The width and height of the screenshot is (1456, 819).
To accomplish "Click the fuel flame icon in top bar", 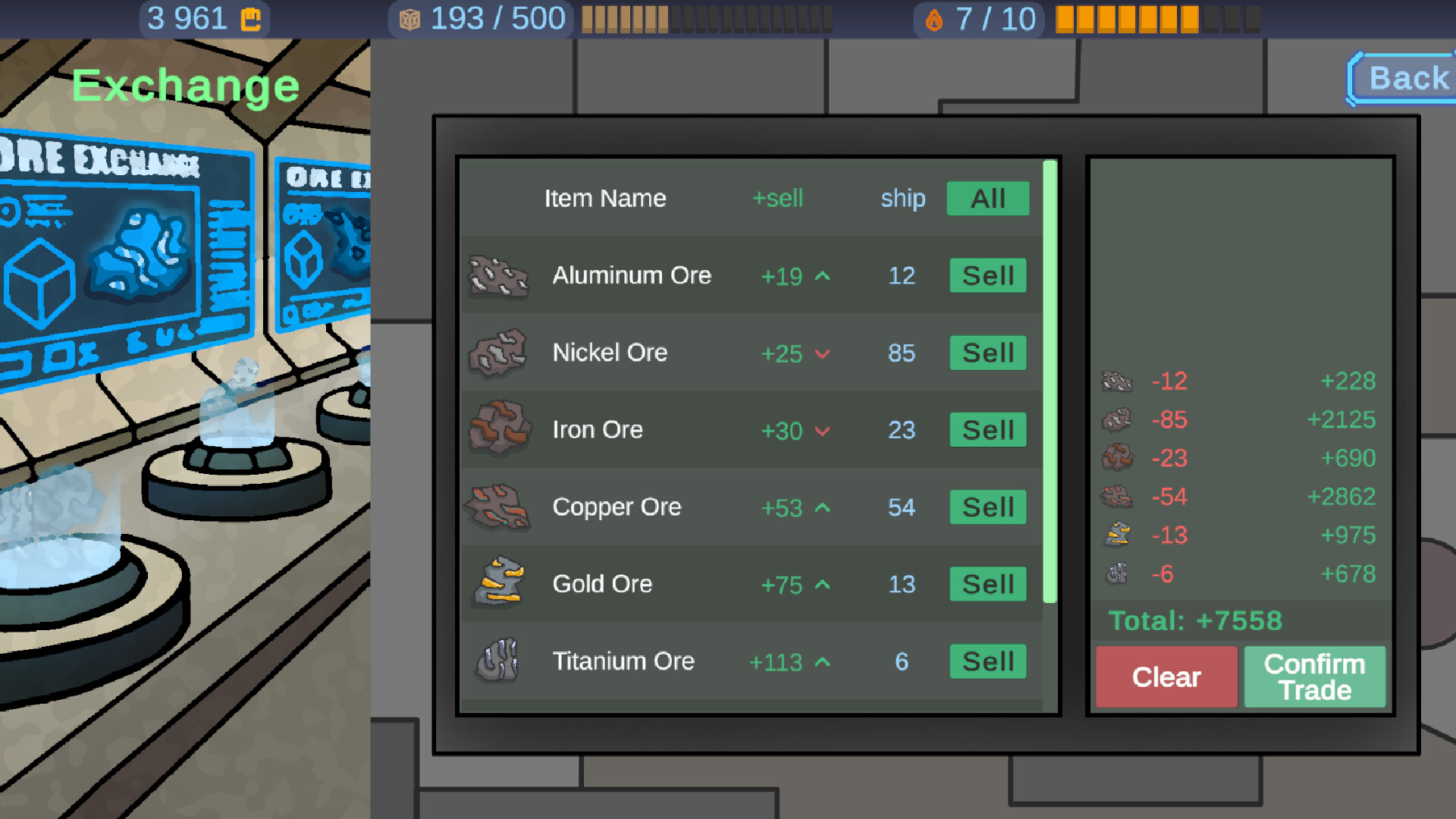I will tap(935, 18).
